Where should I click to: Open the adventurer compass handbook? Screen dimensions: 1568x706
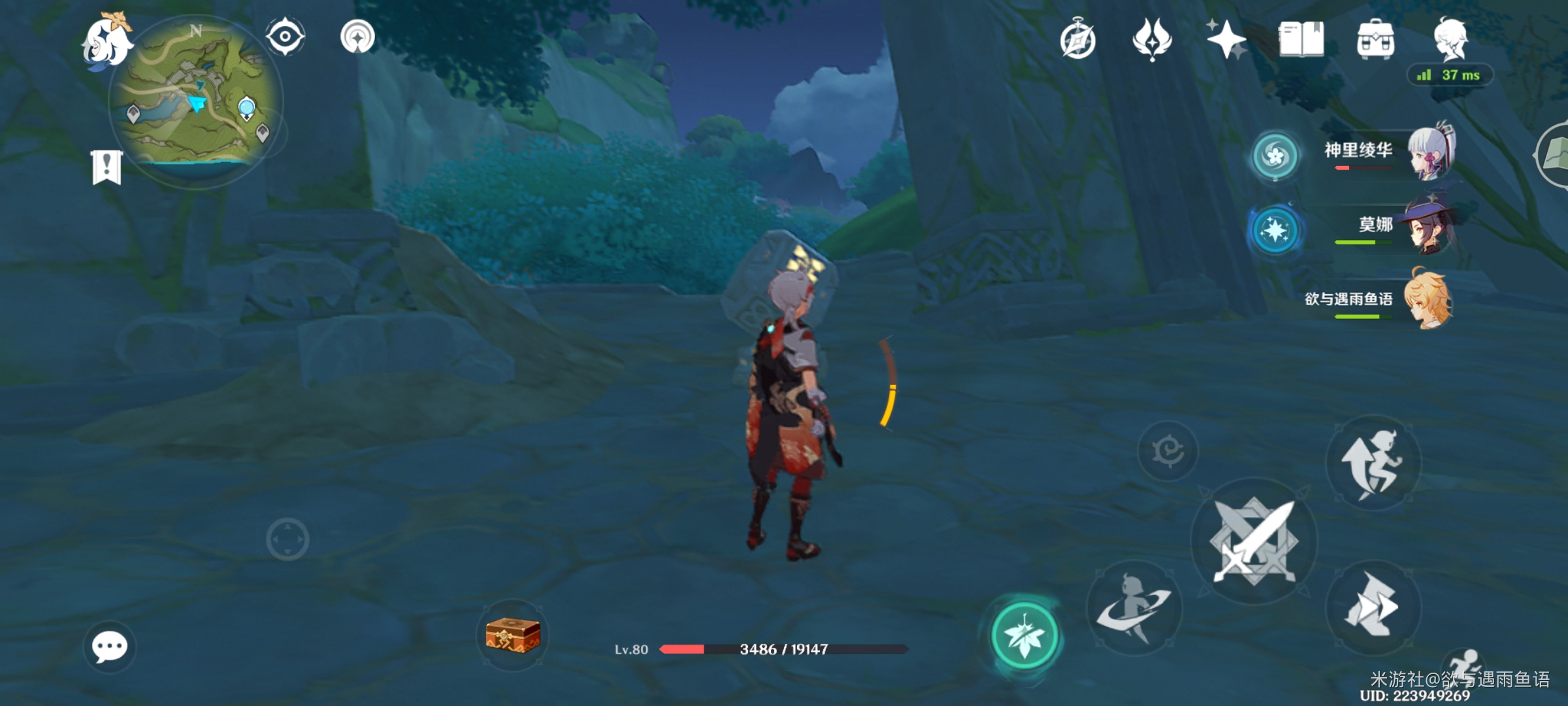(x=1077, y=41)
